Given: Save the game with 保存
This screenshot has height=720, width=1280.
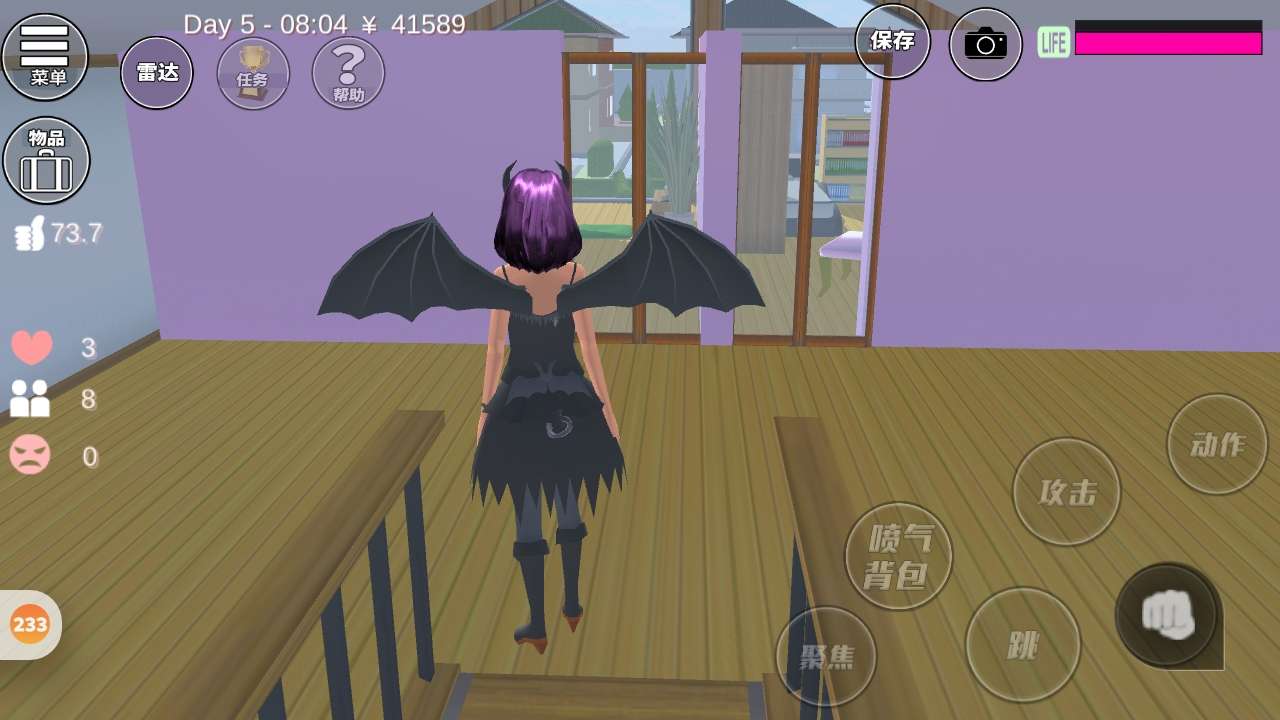Looking at the screenshot, I should pos(892,41).
